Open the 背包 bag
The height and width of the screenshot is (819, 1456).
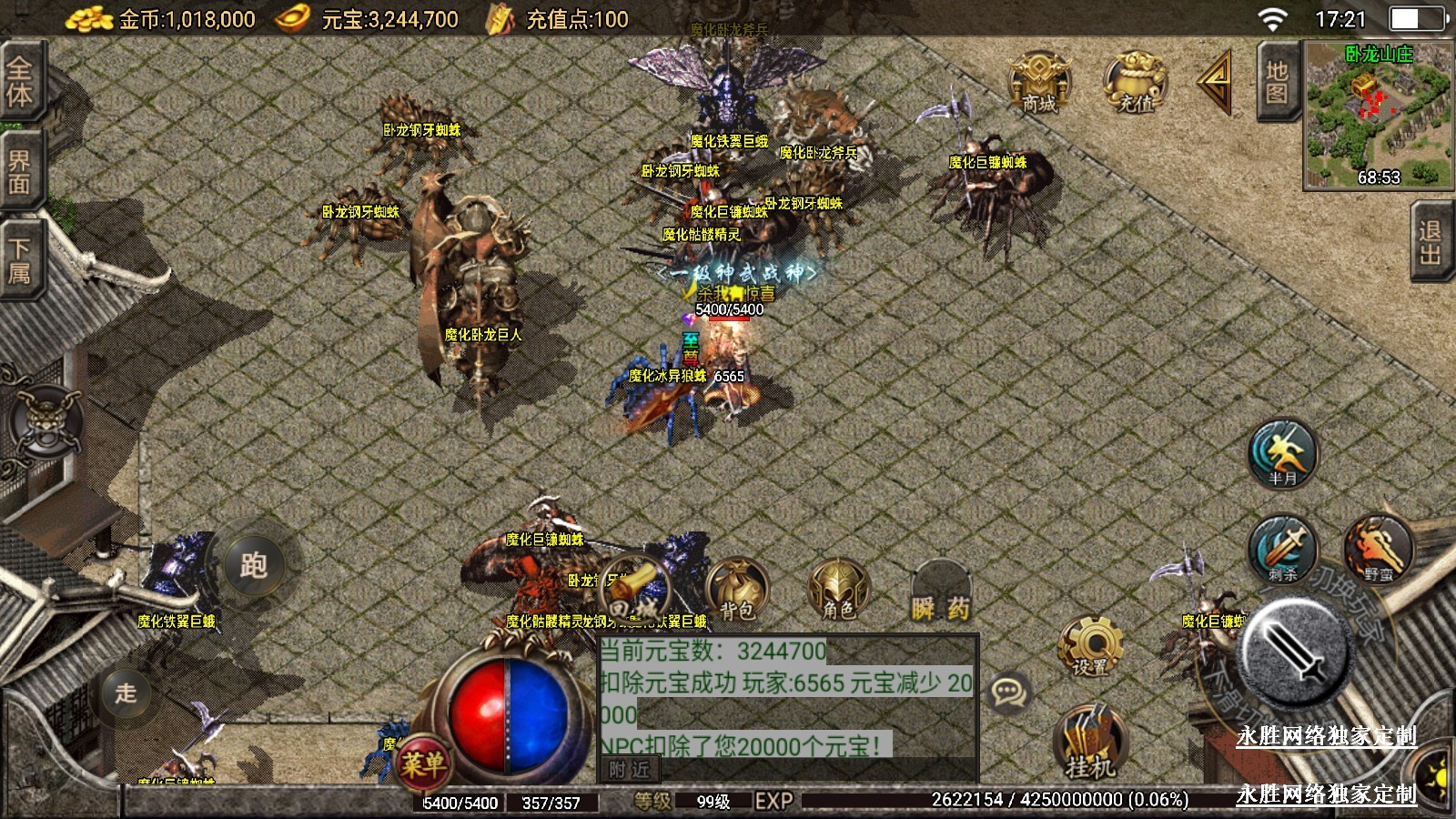point(737,589)
